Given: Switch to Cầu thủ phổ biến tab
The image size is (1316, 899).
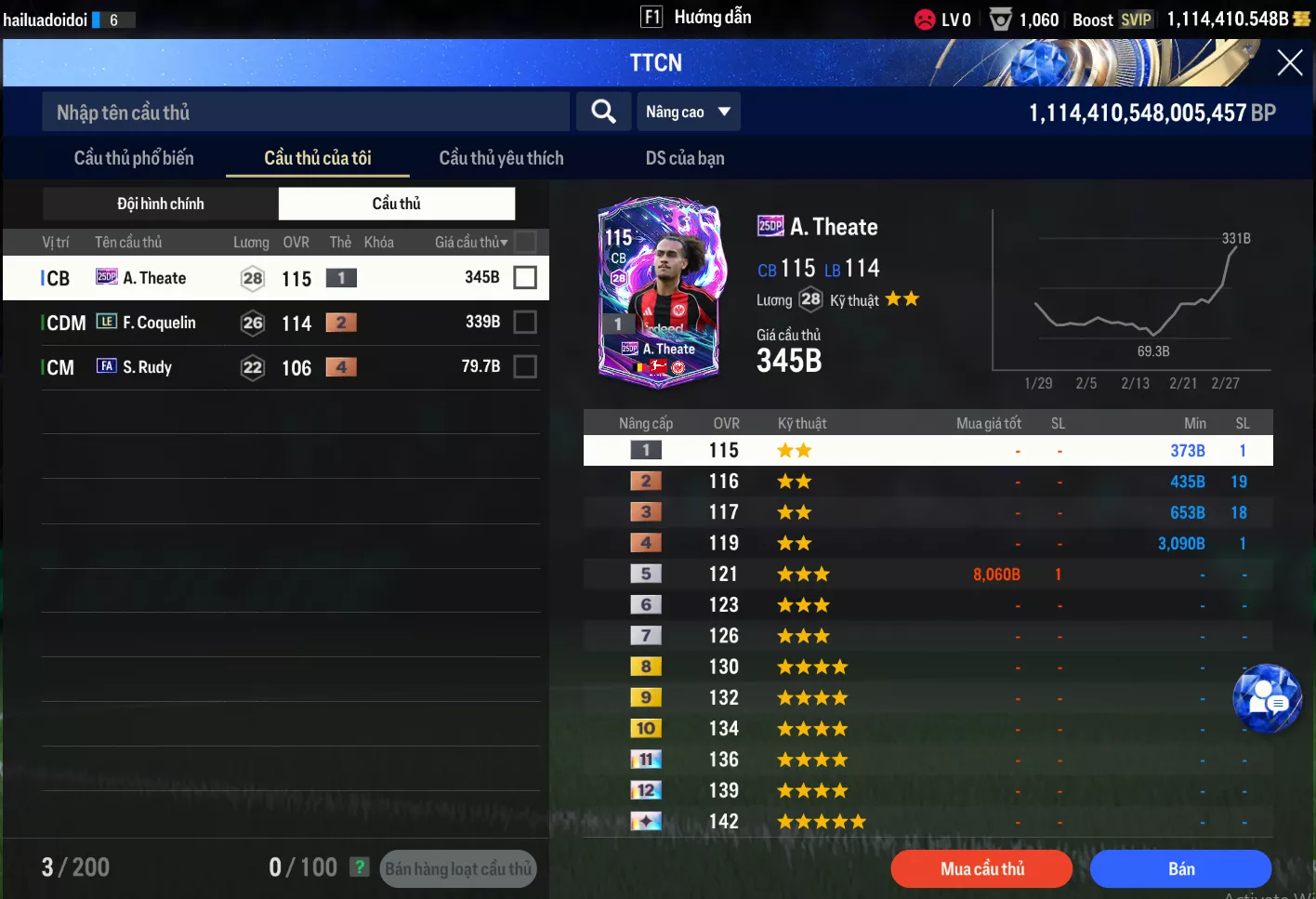Looking at the screenshot, I should 134,158.
